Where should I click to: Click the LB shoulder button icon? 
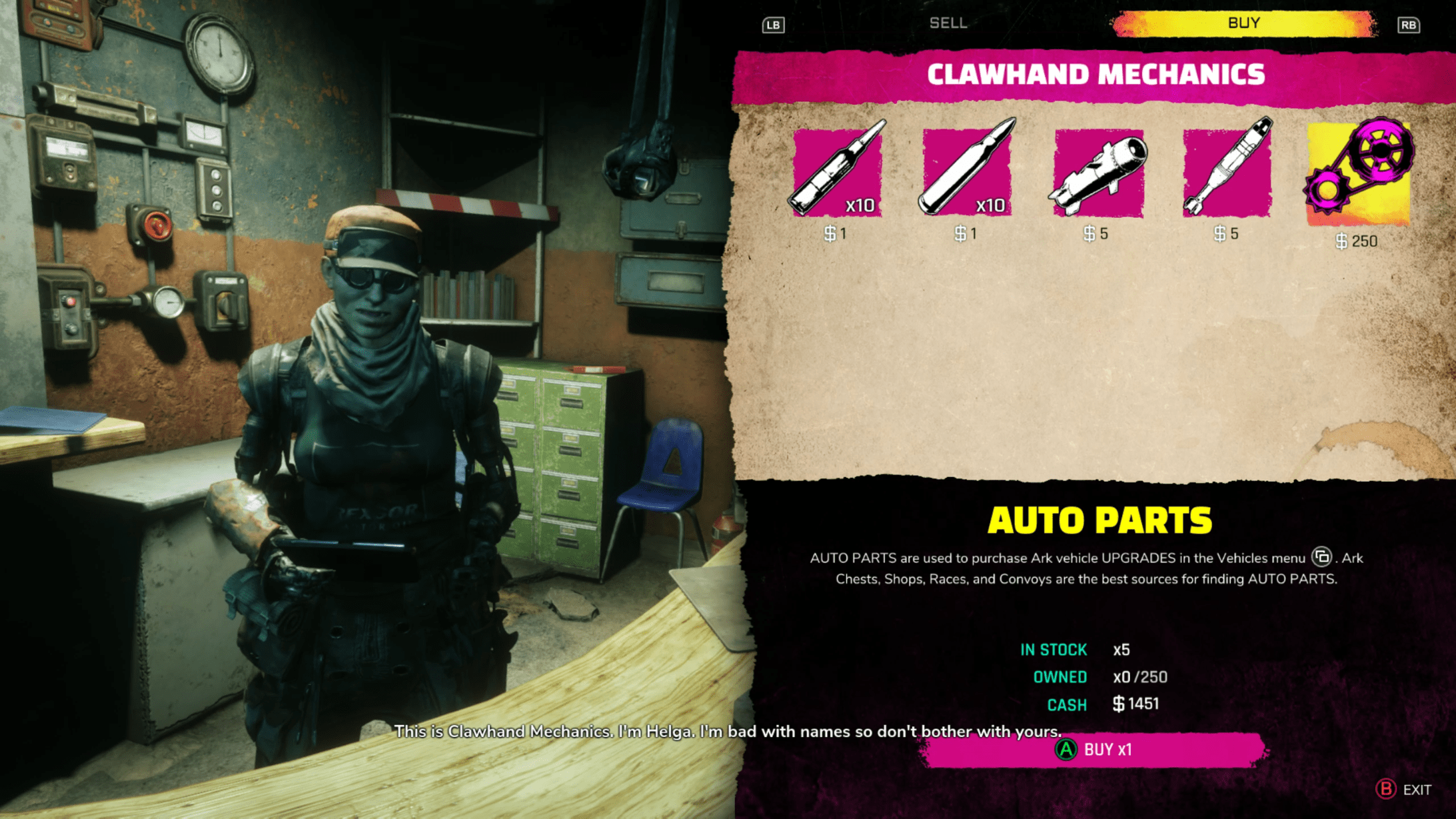pyautogui.click(x=772, y=25)
